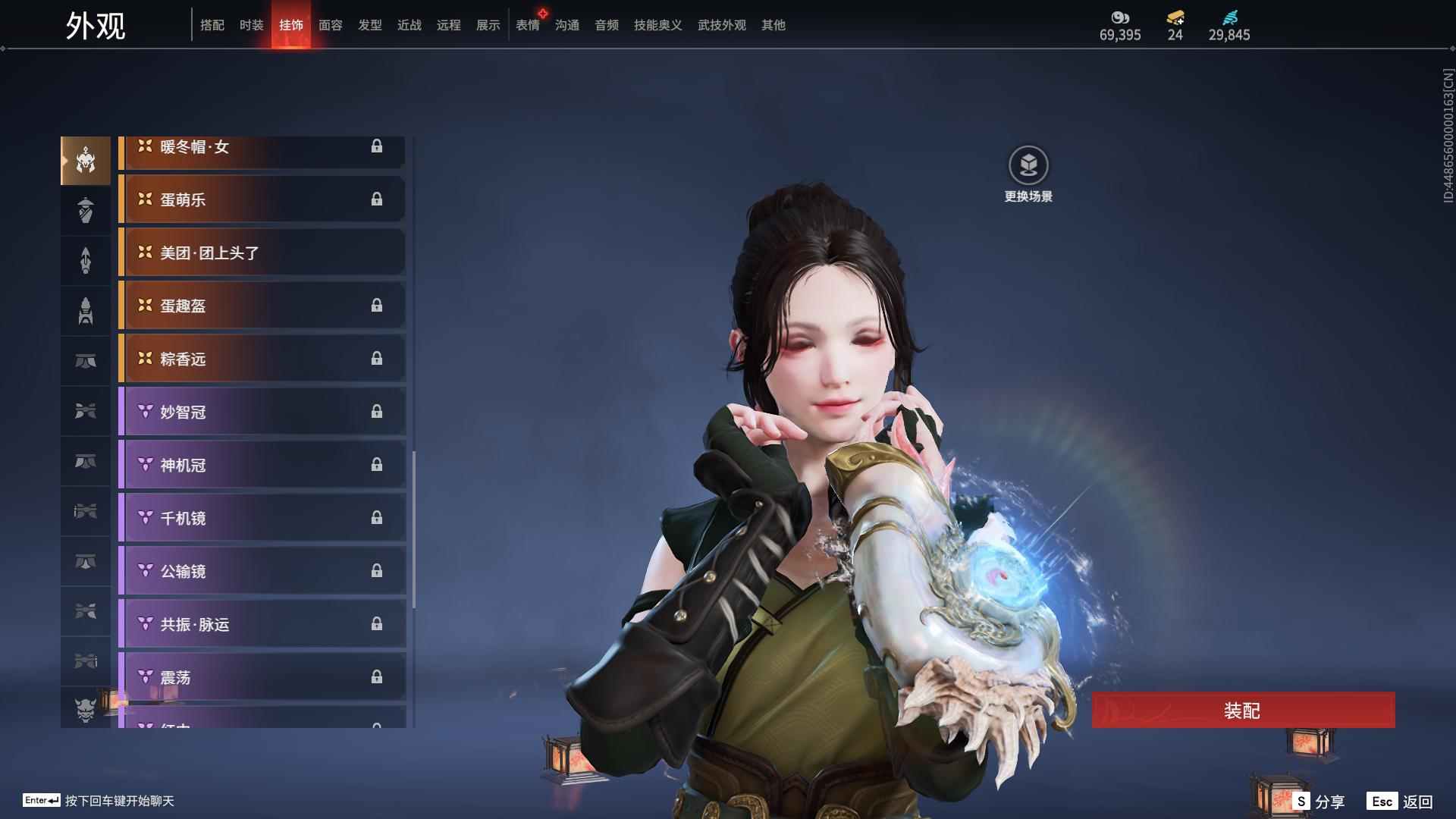Image resolution: width=1456 pixels, height=819 pixels.
Task: Choose the 其他 tab
Action: point(773,25)
